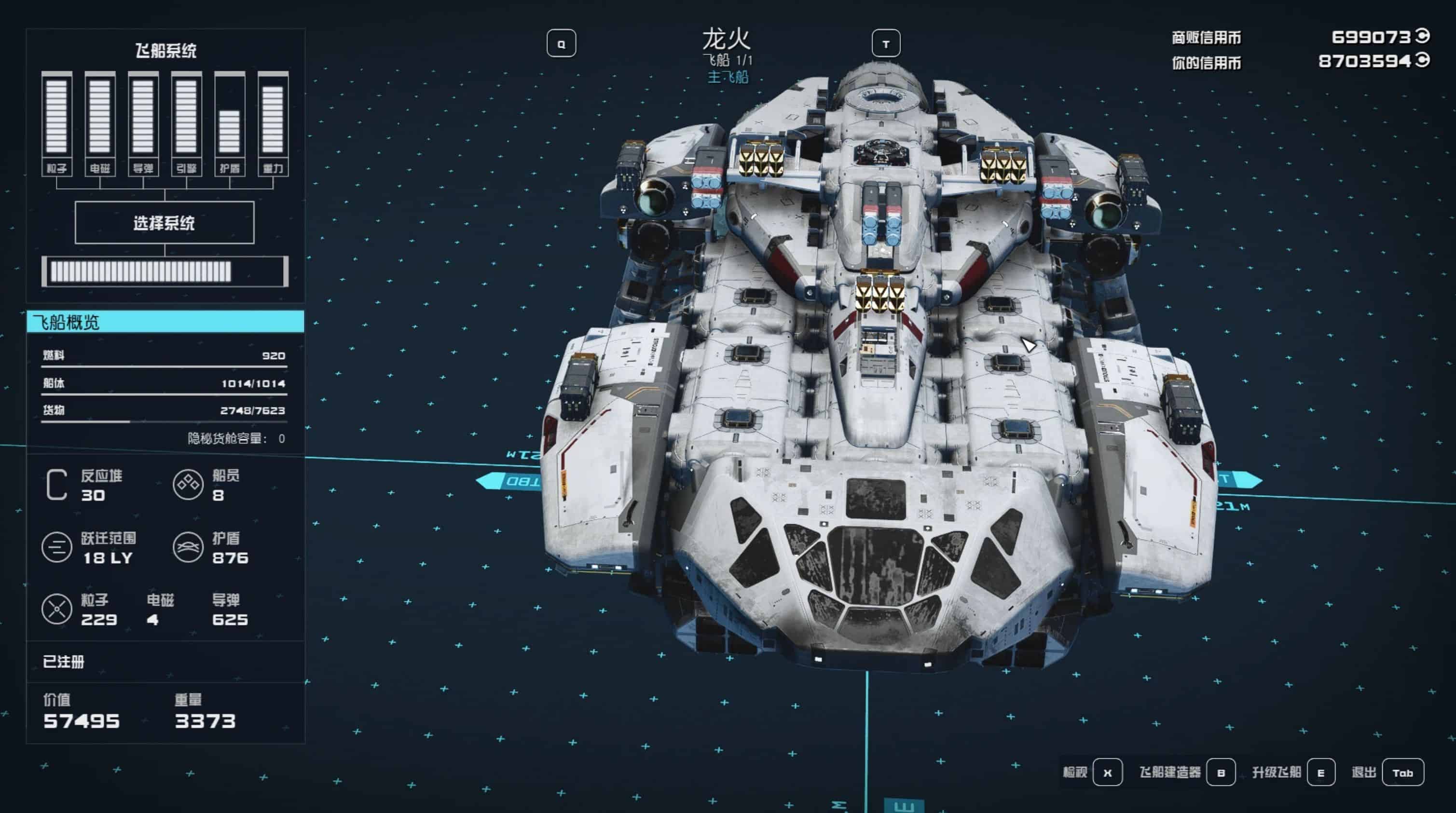Image resolution: width=1456 pixels, height=813 pixels.
Task: Choose the 升级飞船 upgrade option
Action: (x=1320, y=772)
